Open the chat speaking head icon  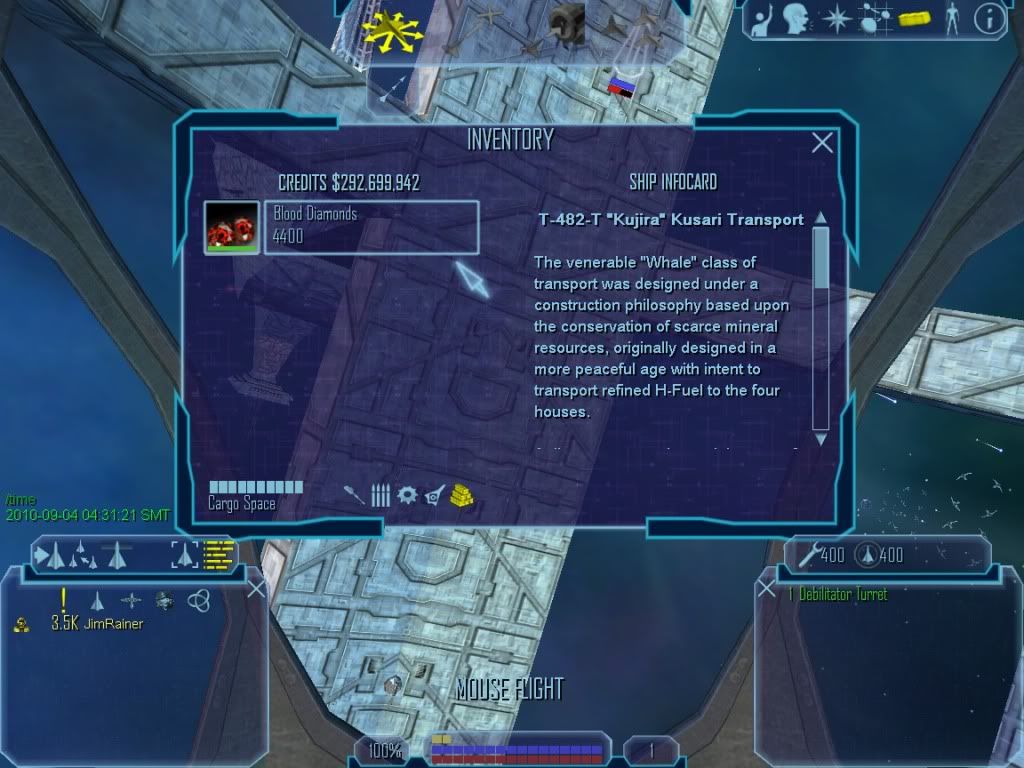[796, 18]
